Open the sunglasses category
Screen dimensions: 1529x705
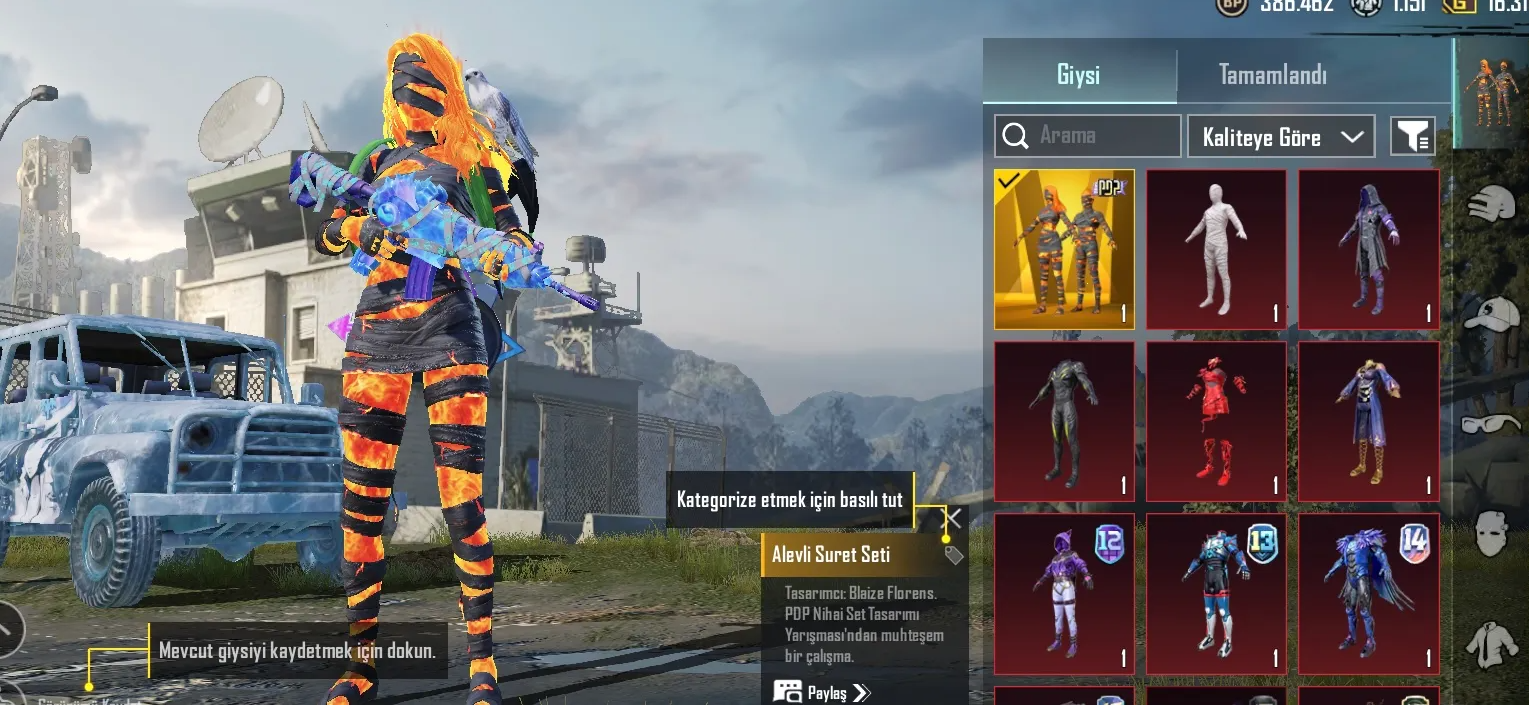tap(1491, 424)
